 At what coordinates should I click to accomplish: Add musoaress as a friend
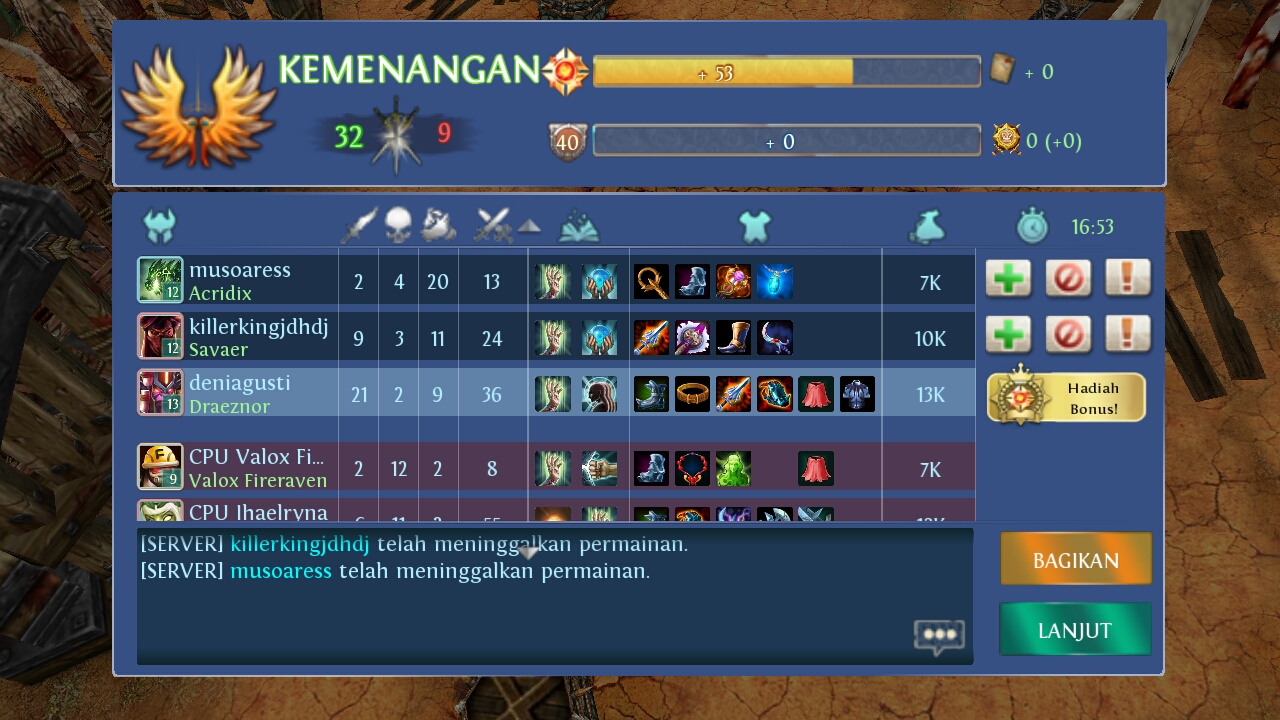click(x=1008, y=279)
